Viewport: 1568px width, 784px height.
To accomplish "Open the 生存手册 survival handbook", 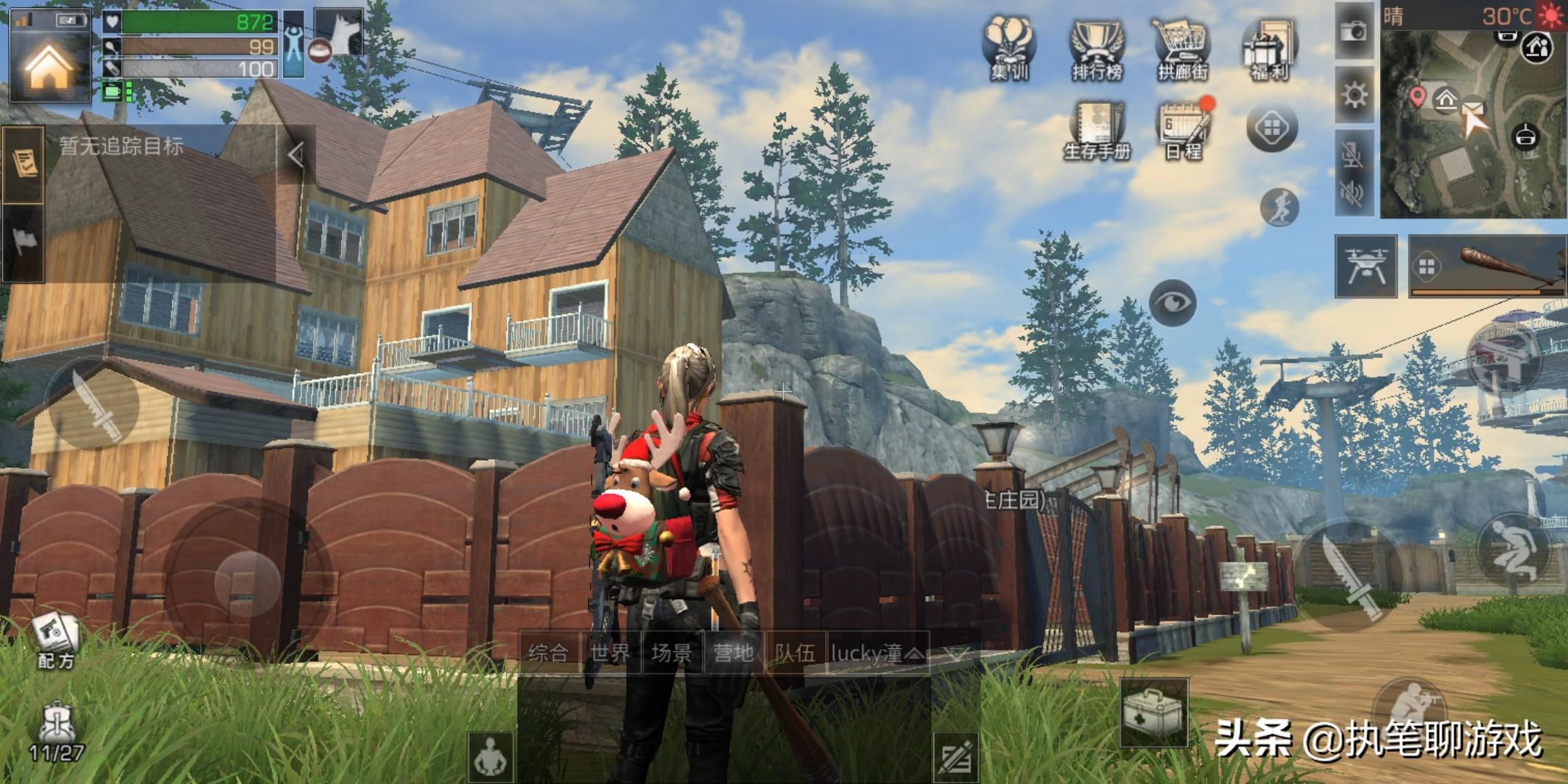I will (x=1097, y=129).
